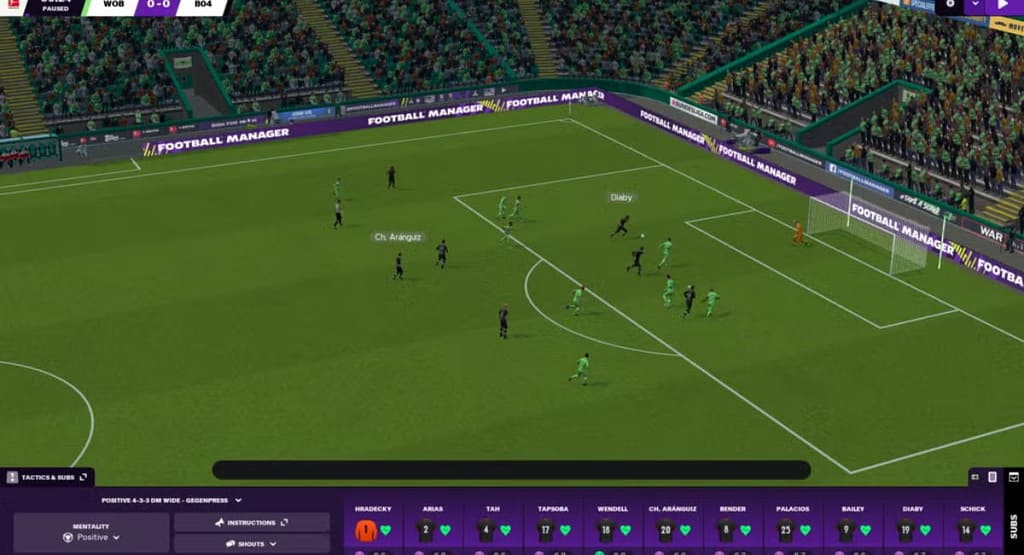Screen dimensions: 1024x555
Task: Open the Shouts menu
Action: point(251,544)
